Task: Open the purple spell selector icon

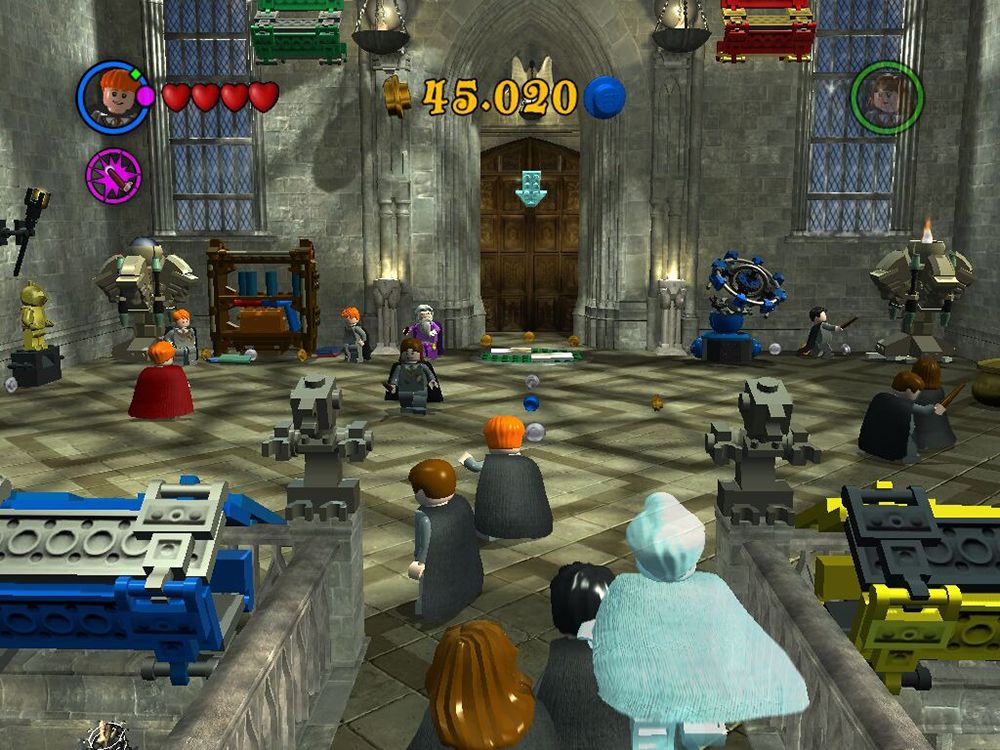Action: tap(113, 175)
